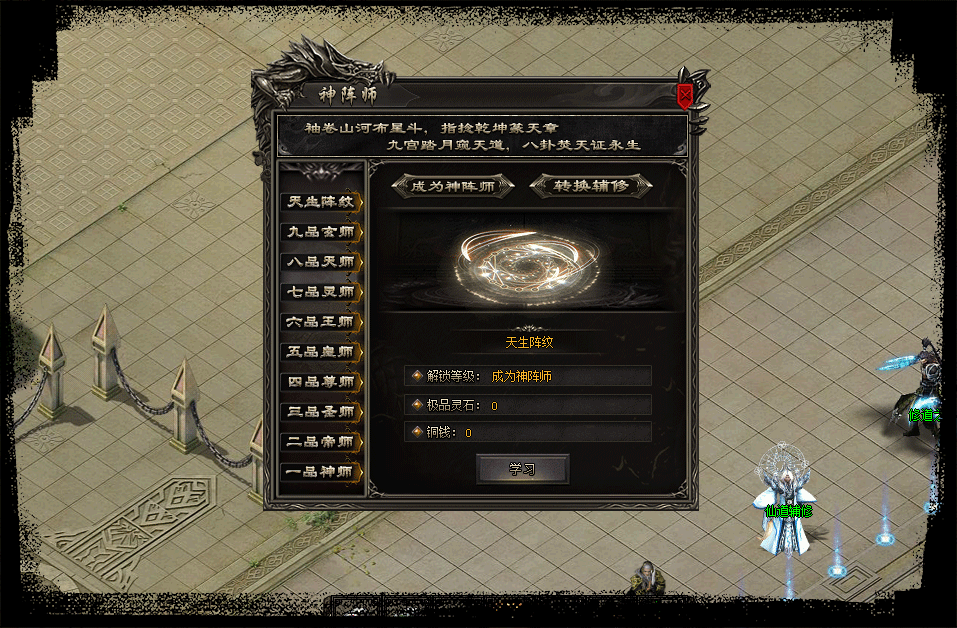Open the 三品圣师 tab
The width and height of the screenshot is (957, 628).
pyautogui.click(x=321, y=412)
